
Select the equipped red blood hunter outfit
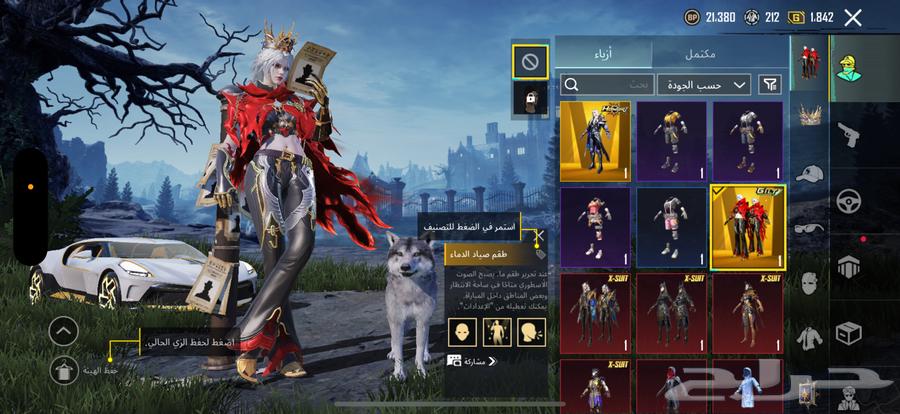tap(747, 227)
